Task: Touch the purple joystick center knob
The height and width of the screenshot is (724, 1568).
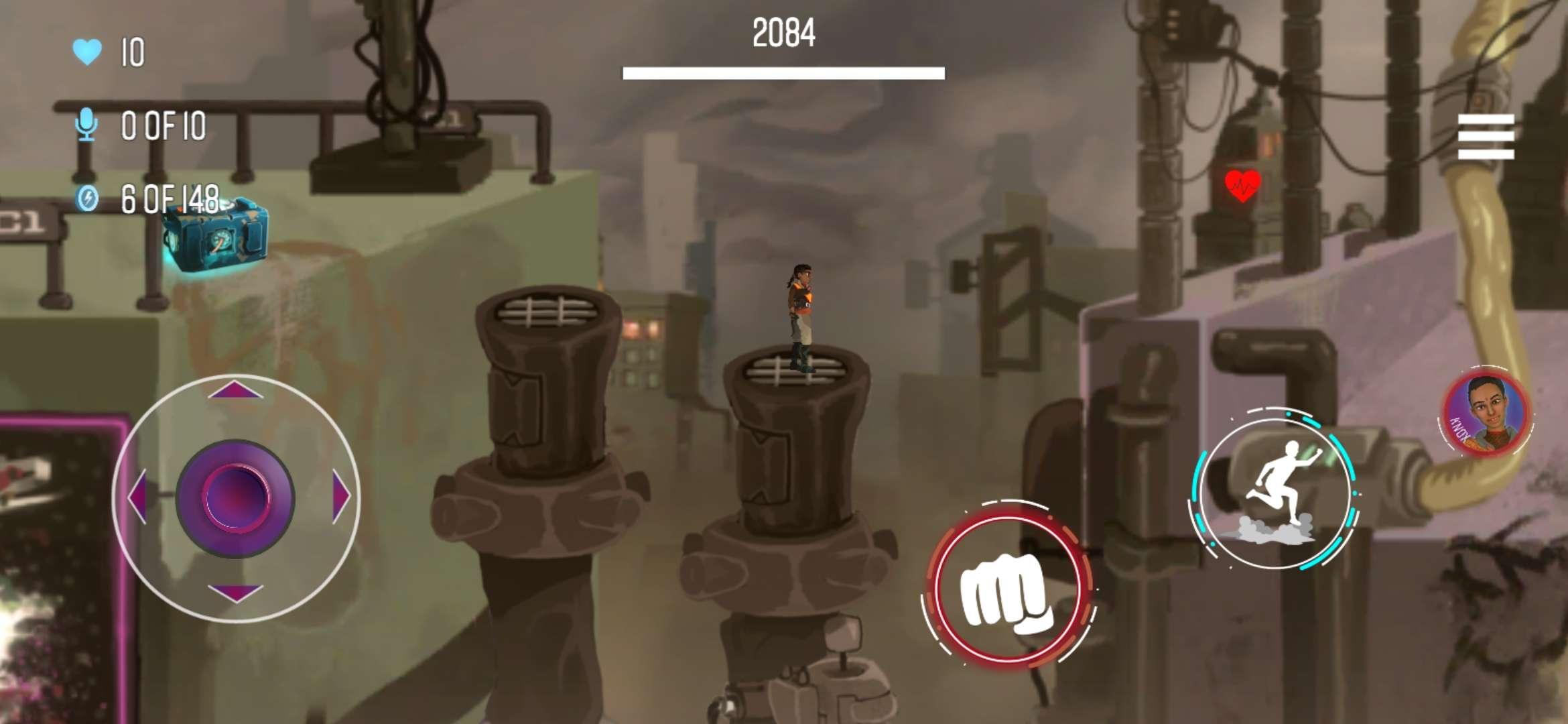Action: coord(235,498)
